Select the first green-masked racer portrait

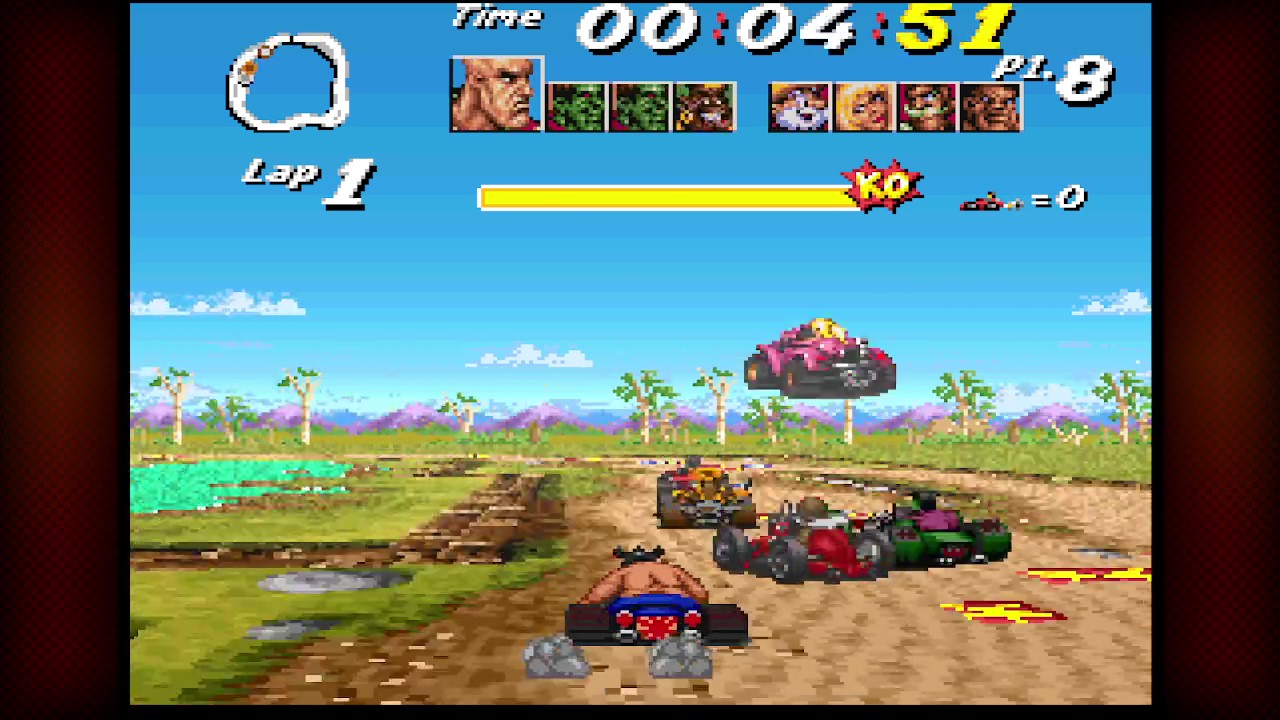pyautogui.click(x=575, y=107)
